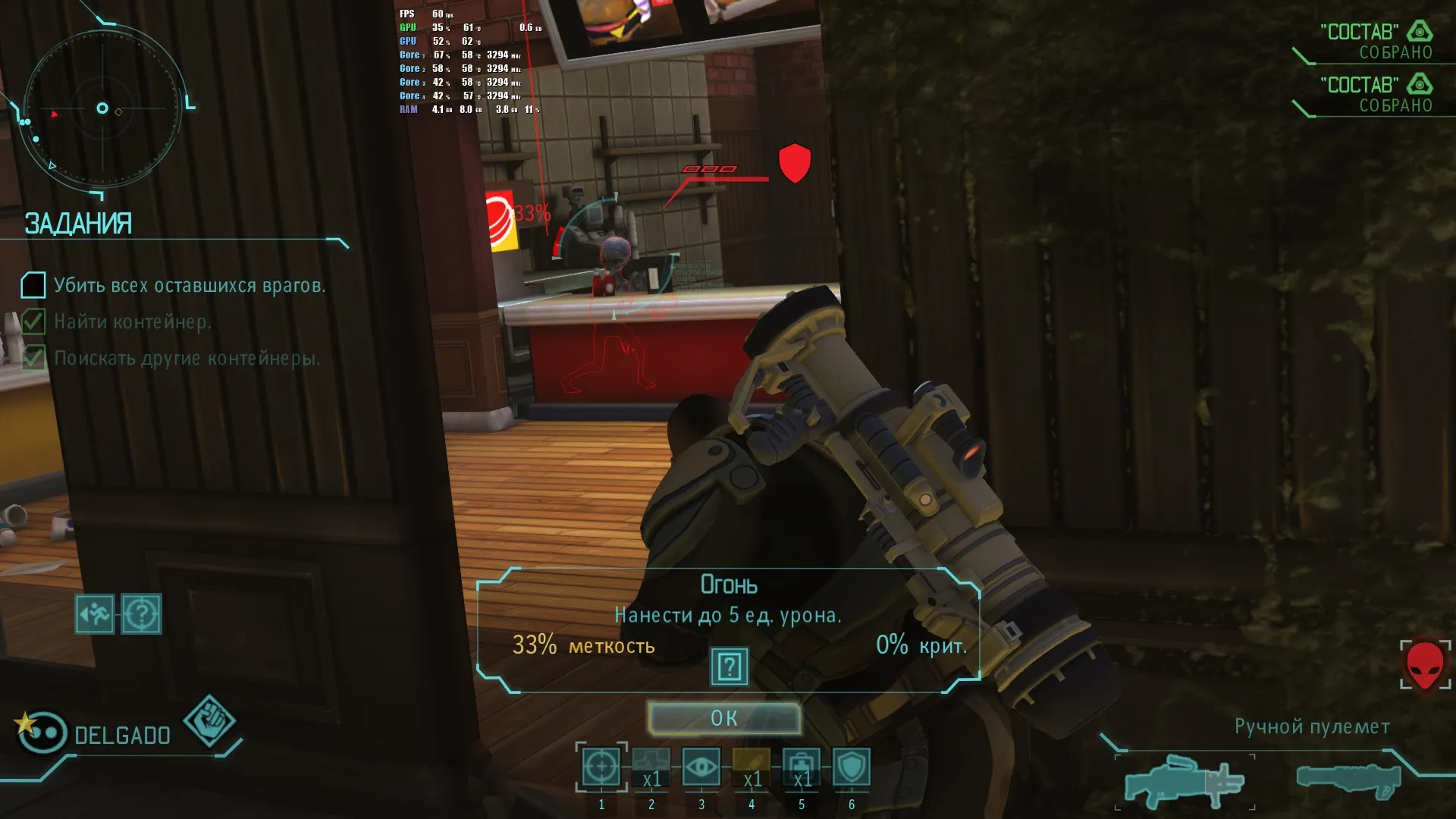The width and height of the screenshot is (1456, 819).
Task: Activate the shield Hunker Down ability
Action: tap(852, 767)
